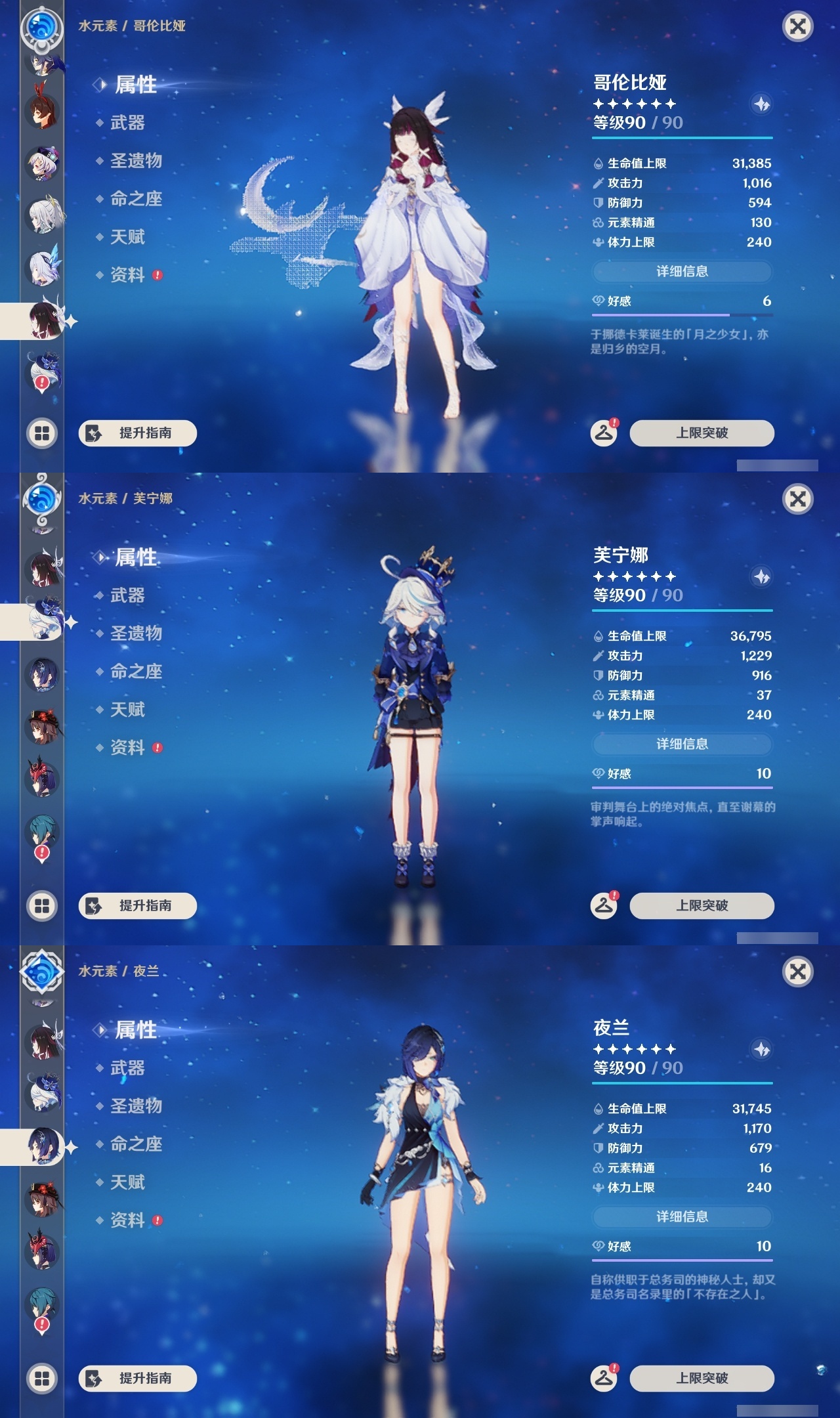Click the 详细信息 details button
Viewport: 840px width, 1418px height.
682,270
